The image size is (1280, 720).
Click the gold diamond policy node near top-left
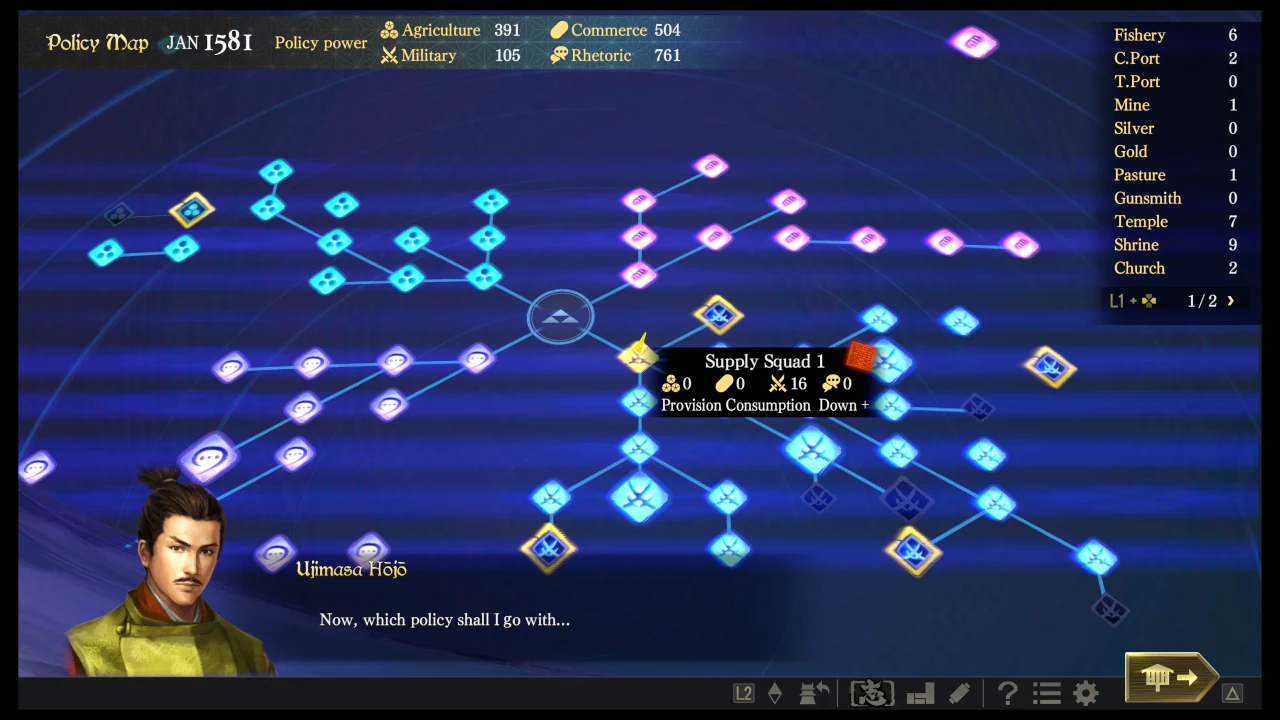191,210
